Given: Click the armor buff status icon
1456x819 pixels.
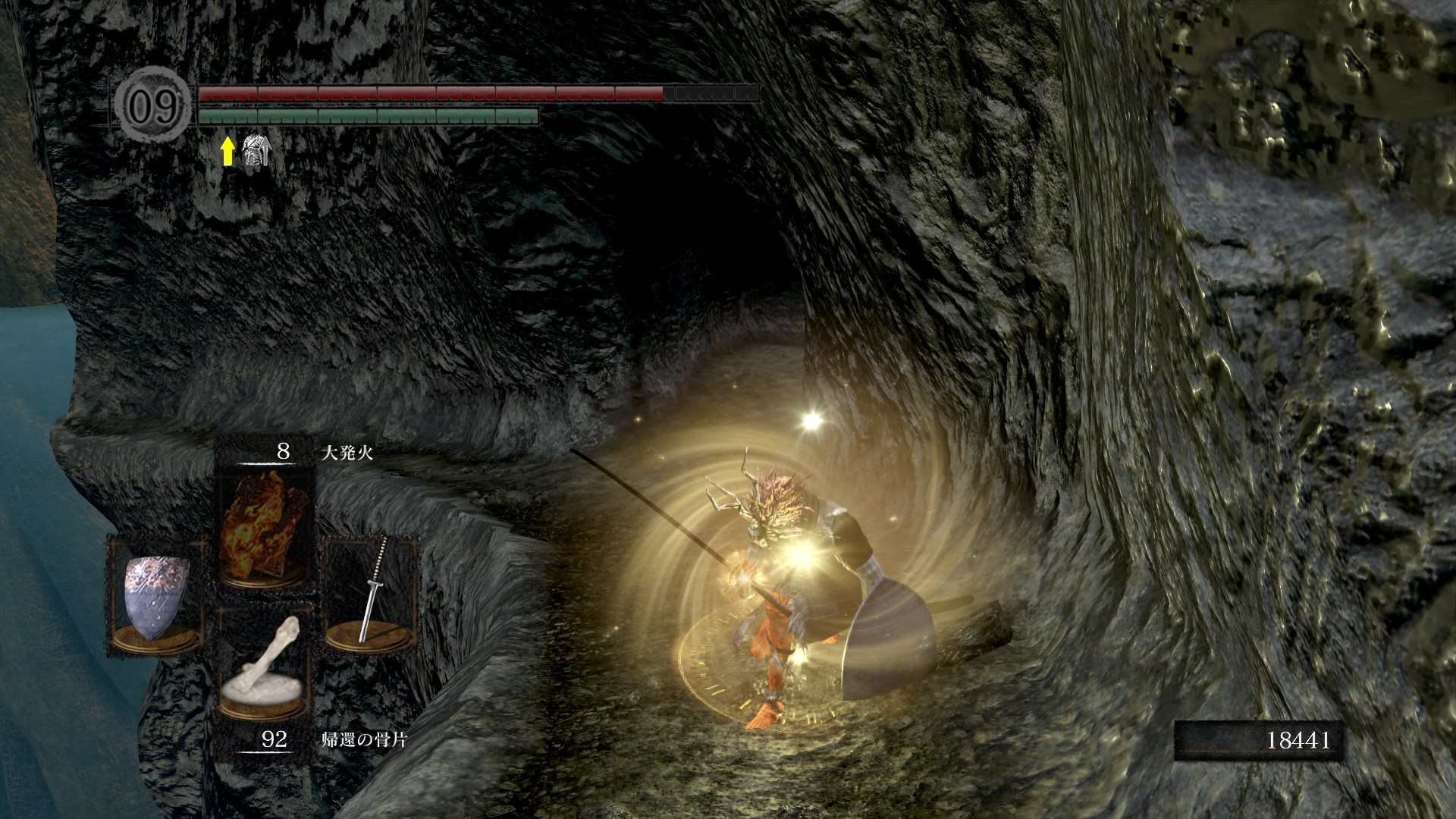Looking at the screenshot, I should click(x=255, y=152).
